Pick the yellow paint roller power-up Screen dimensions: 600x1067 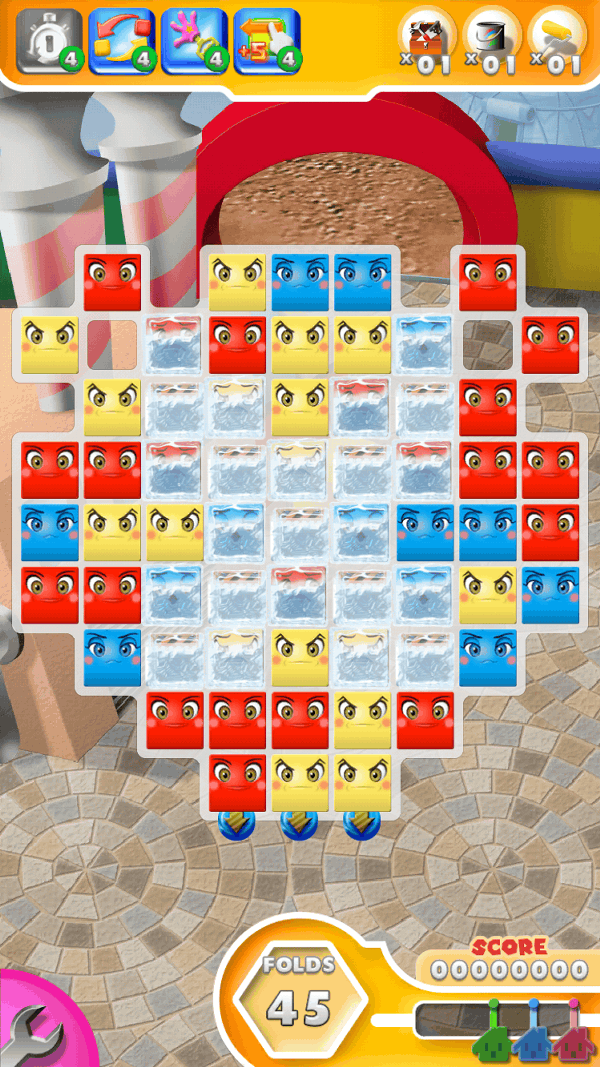click(x=557, y=39)
